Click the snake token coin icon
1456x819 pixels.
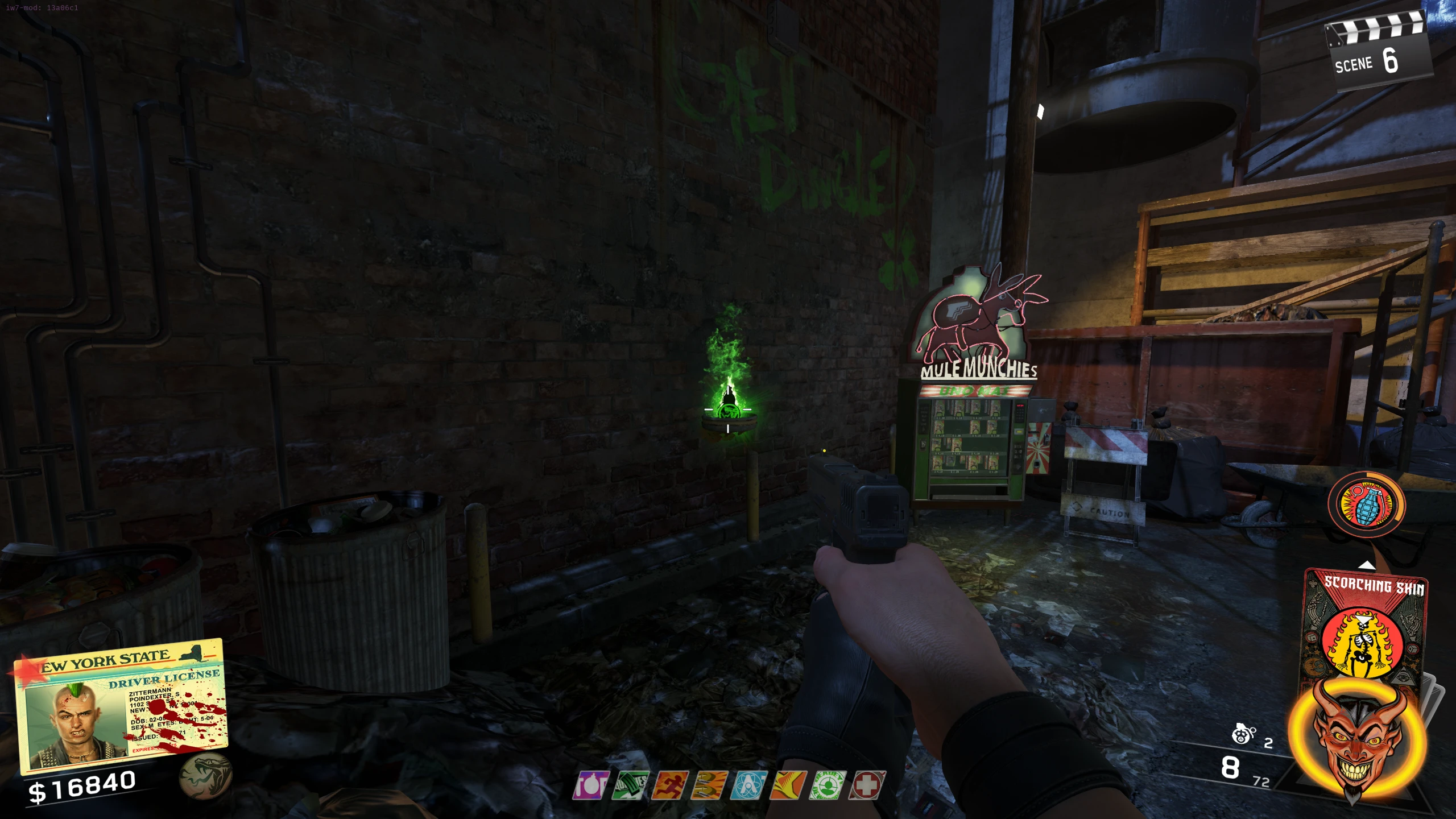click(205, 776)
